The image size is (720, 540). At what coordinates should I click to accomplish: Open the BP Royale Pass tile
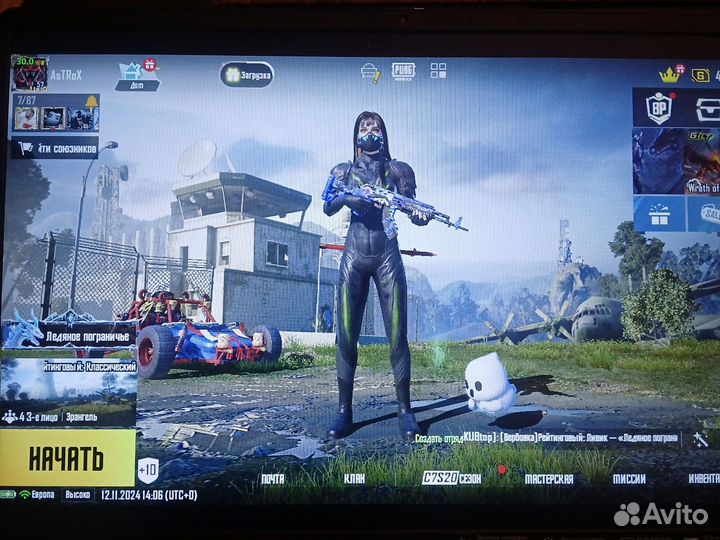pos(658,107)
